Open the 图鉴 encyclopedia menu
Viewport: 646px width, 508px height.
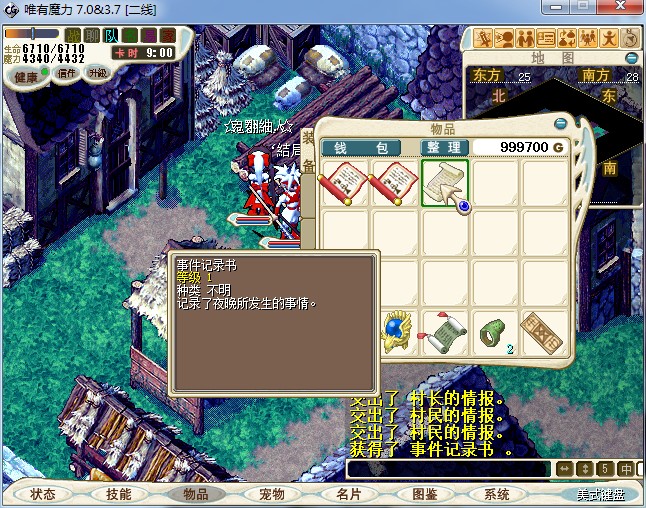[424, 494]
